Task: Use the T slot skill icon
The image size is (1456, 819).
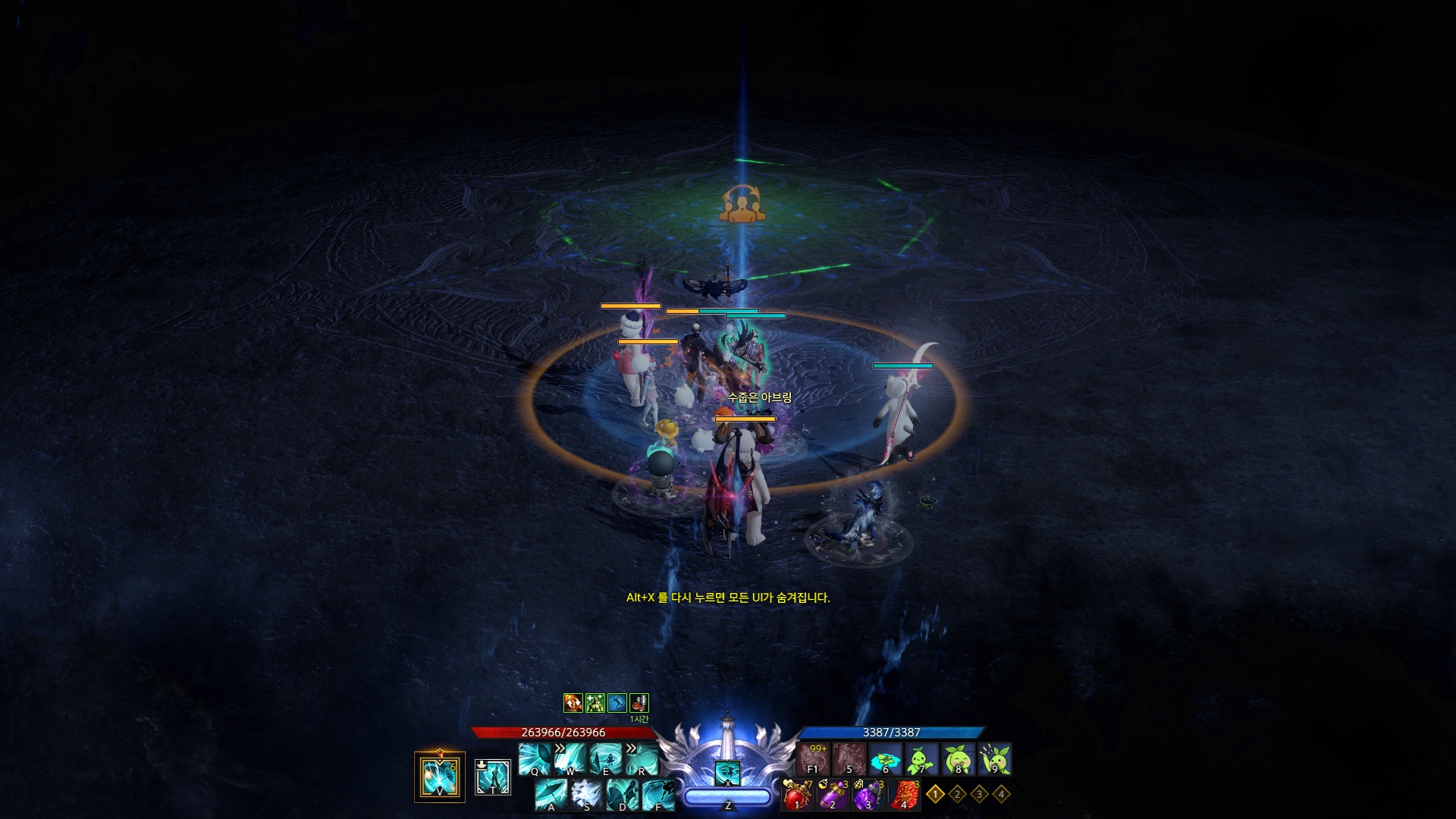Action: point(493,777)
